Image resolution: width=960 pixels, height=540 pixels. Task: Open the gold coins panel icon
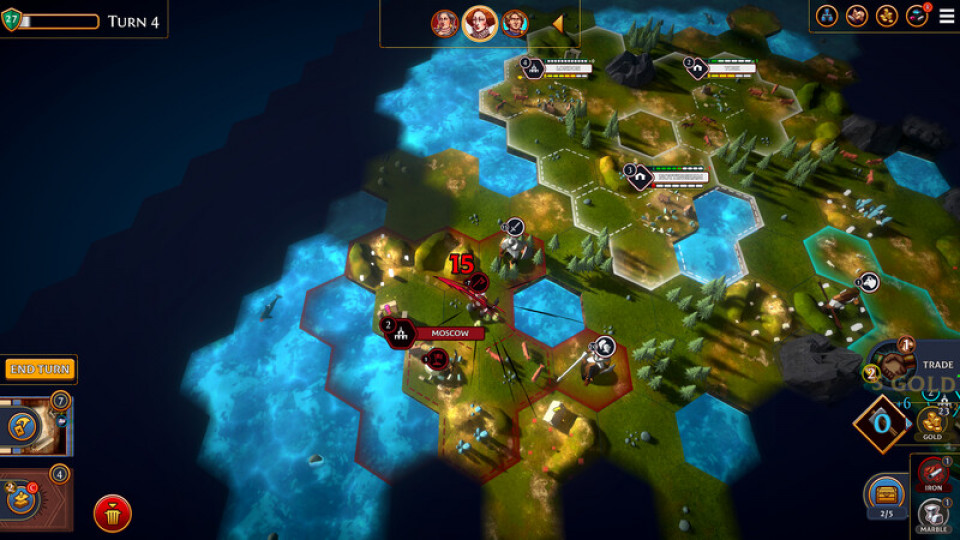(x=886, y=16)
